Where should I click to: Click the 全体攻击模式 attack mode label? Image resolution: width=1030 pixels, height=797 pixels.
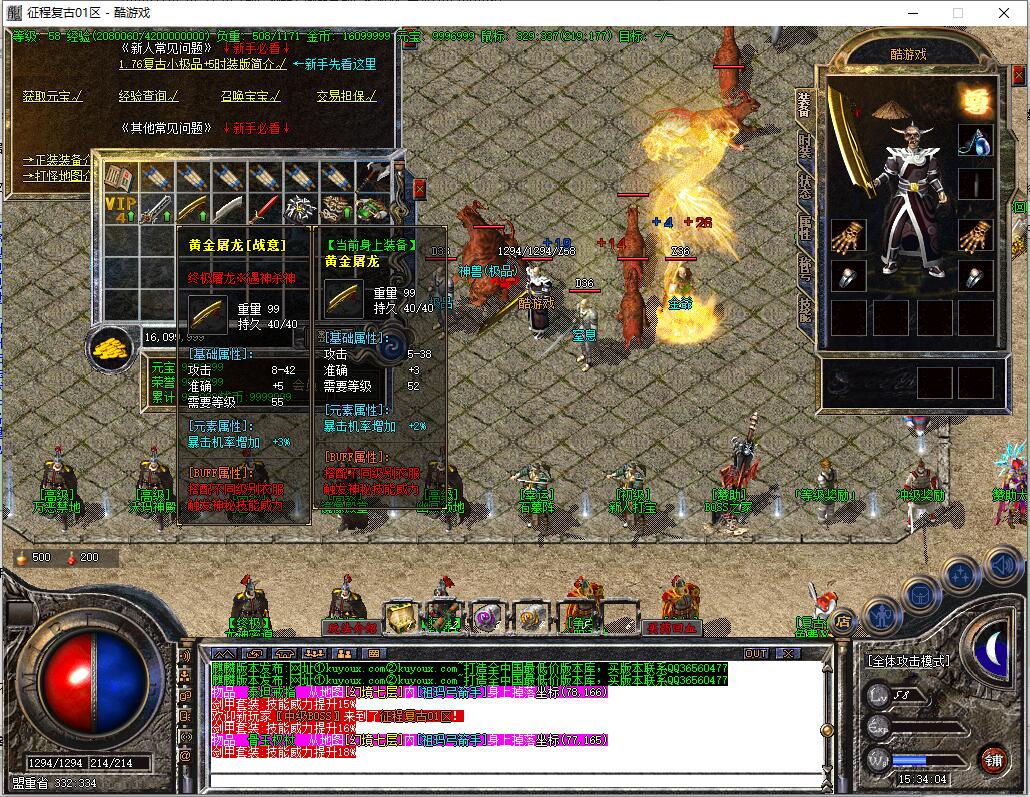(x=908, y=661)
